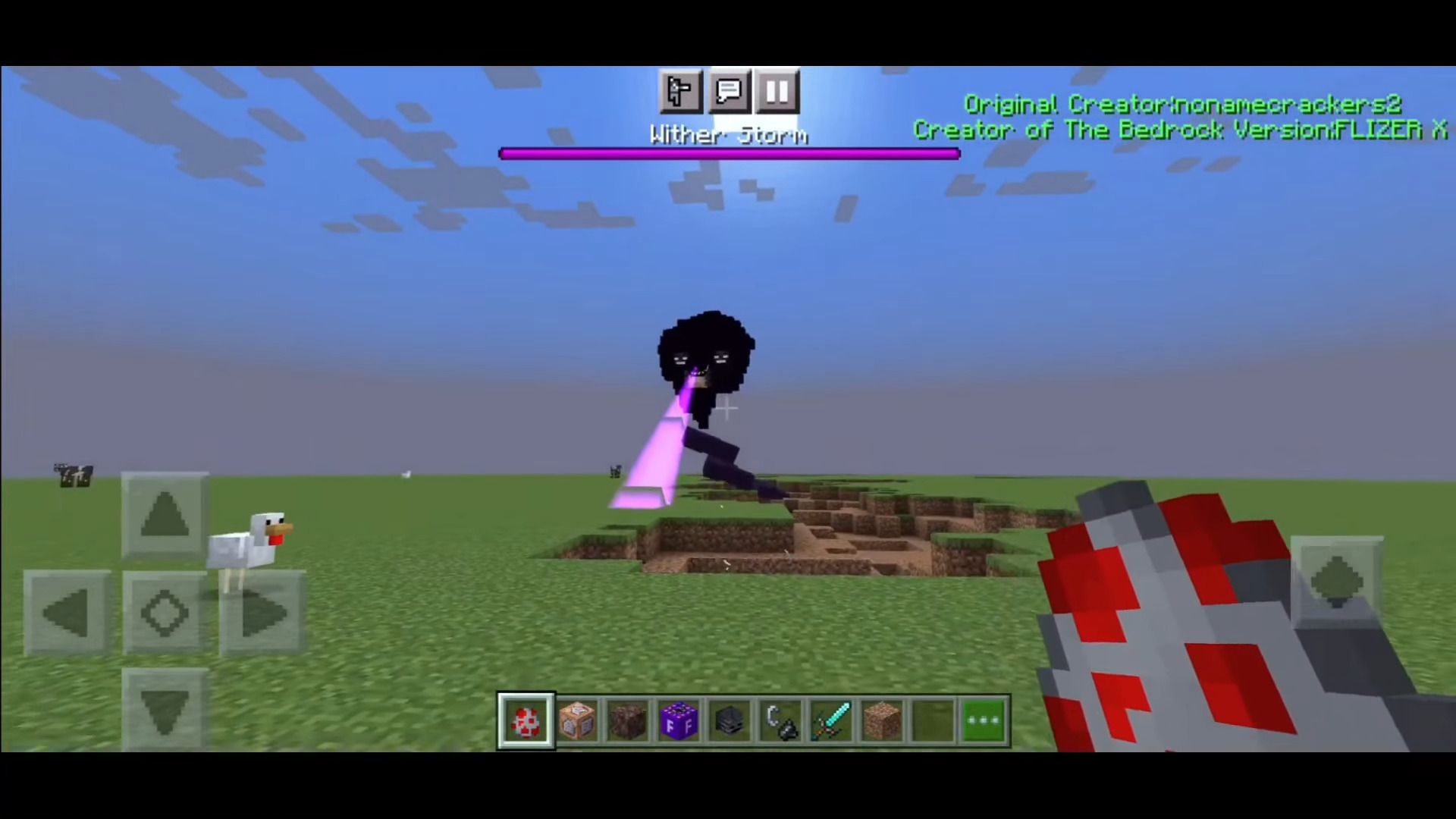This screenshot has height=819, width=1456.
Task: Tap the pause button at the top
Action: (x=777, y=92)
